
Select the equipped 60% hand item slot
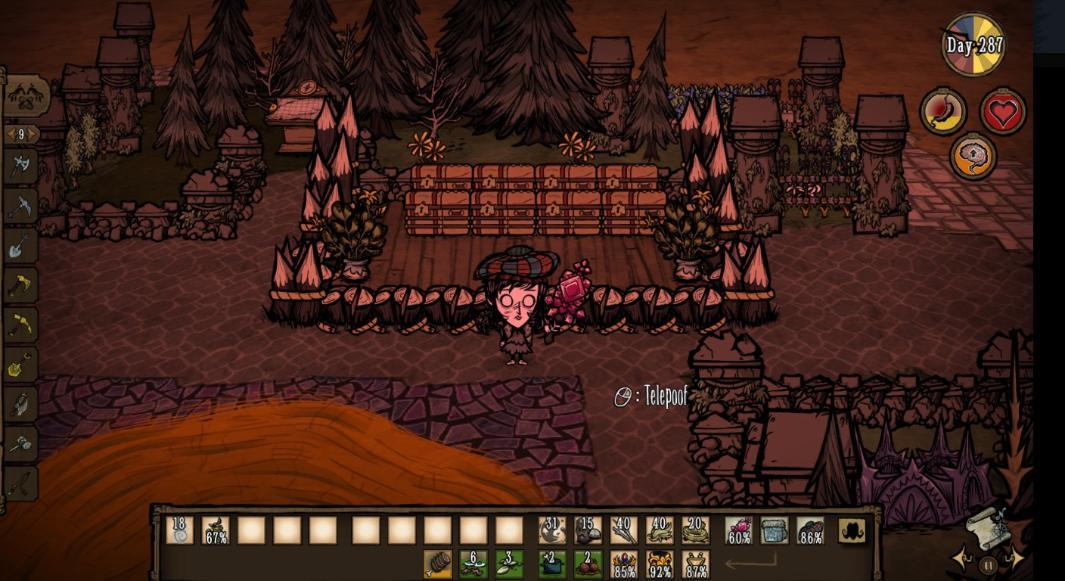(x=739, y=530)
